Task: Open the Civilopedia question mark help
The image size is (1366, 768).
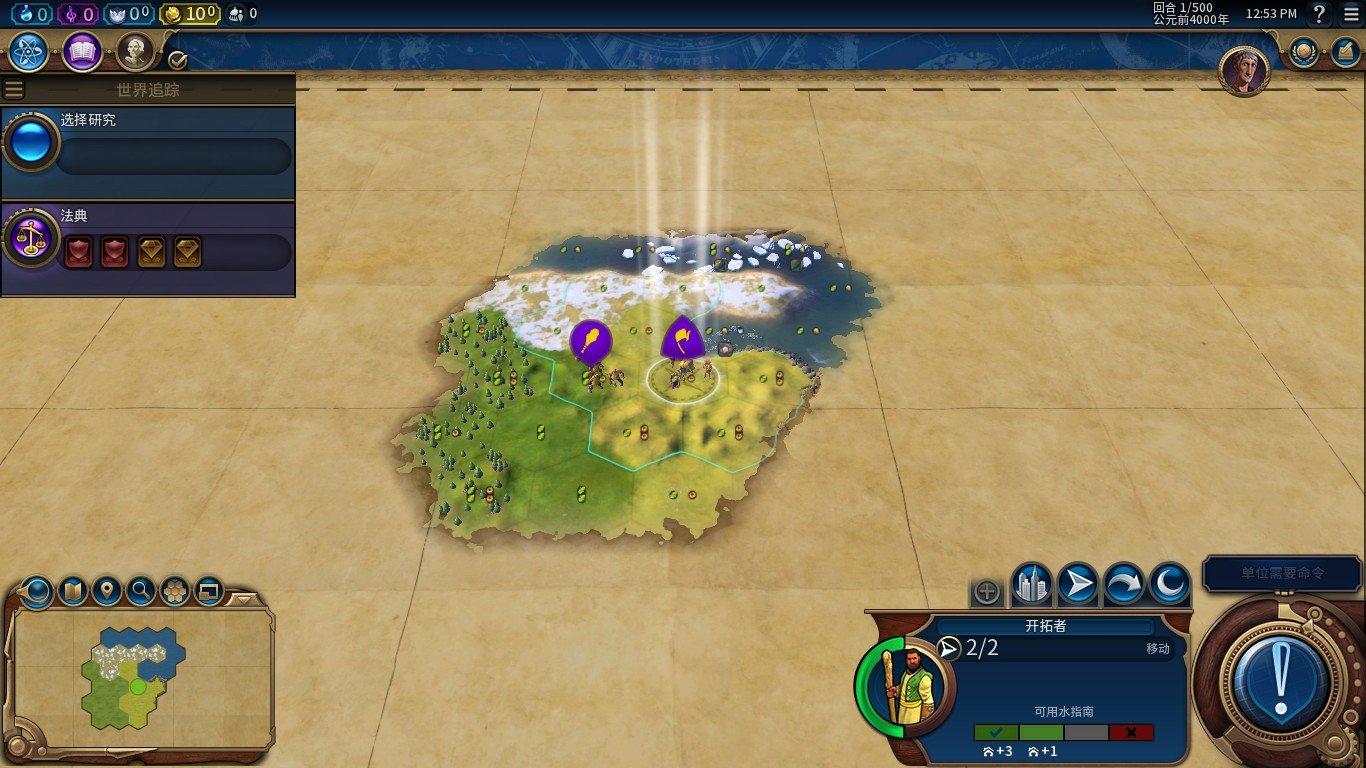Action: coord(1319,14)
